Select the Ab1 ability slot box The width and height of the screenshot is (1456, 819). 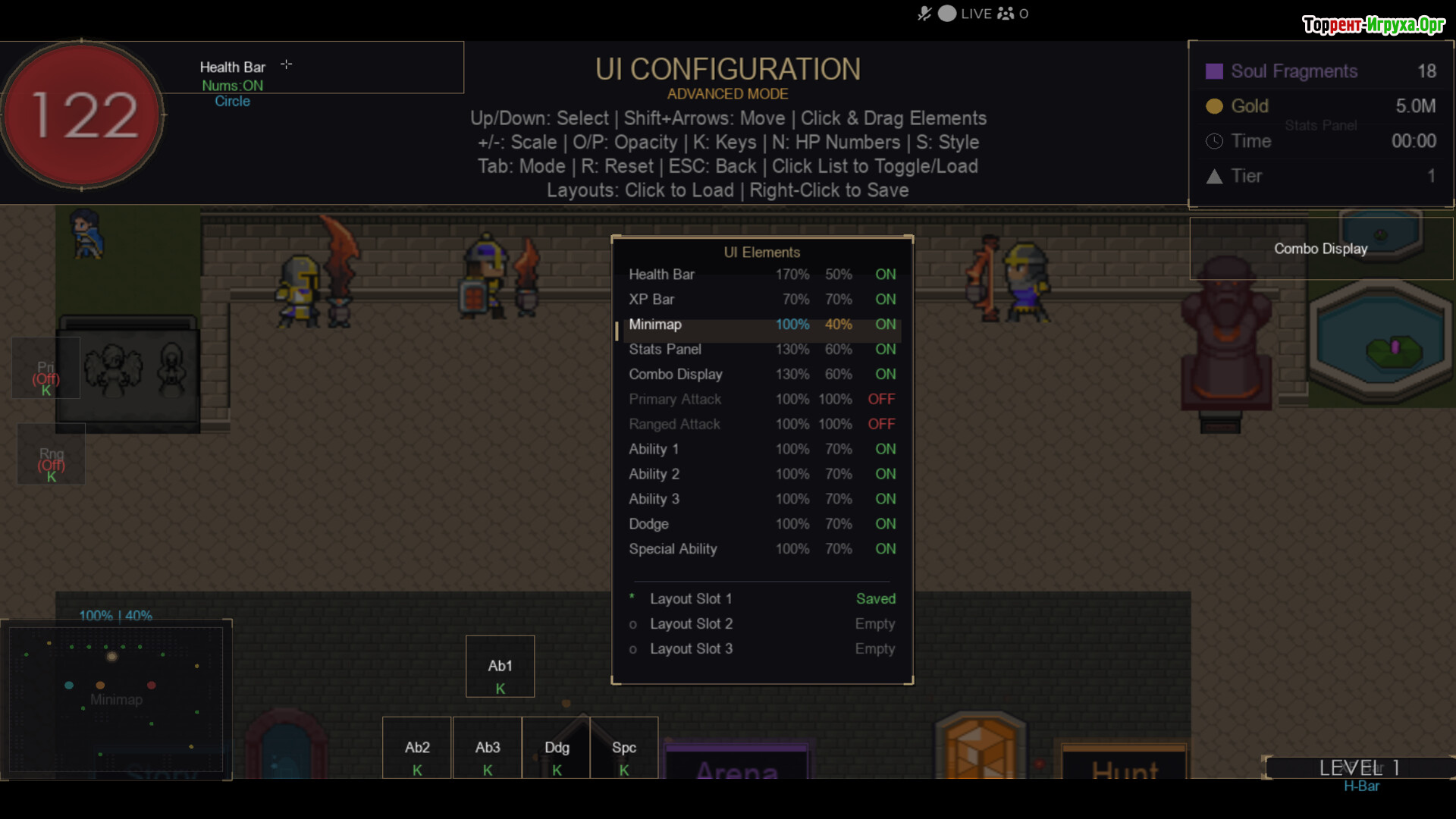[500, 667]
